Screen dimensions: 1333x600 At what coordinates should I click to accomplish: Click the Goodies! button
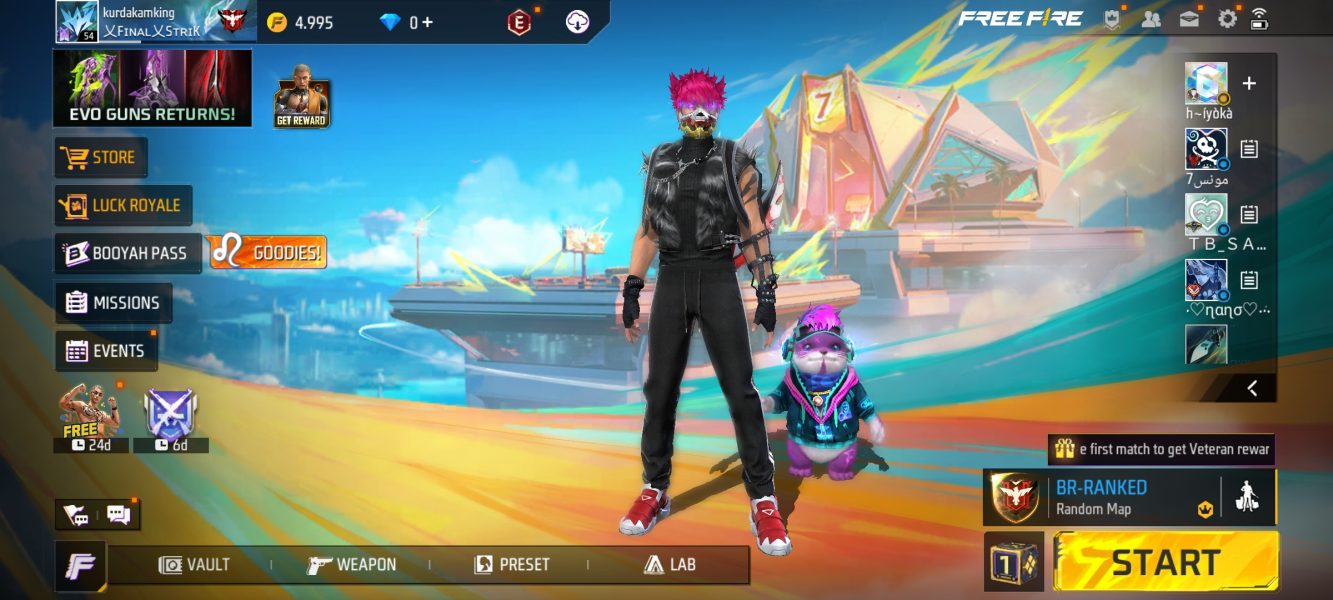coord(268,253)
